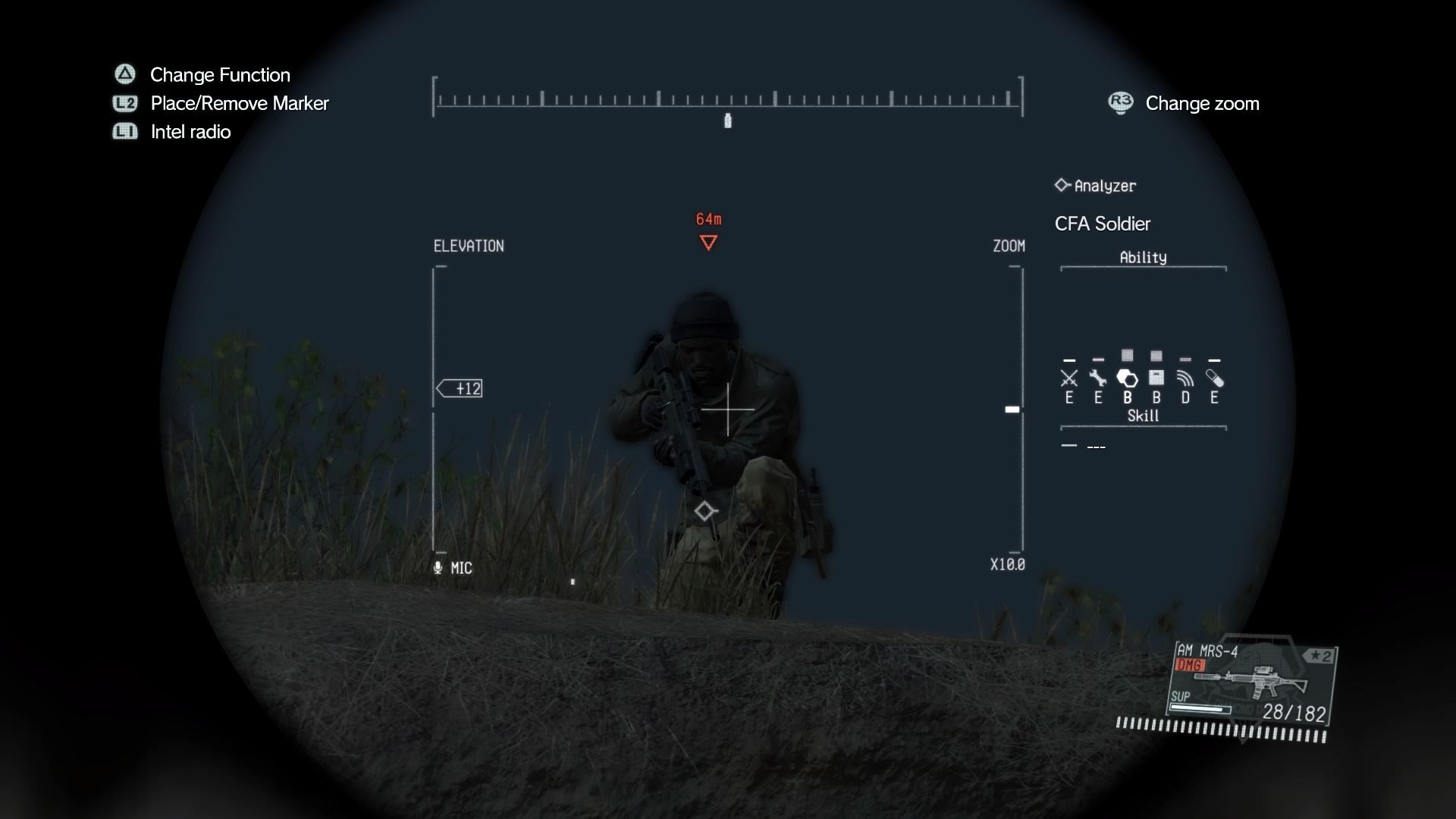This screenshot has height=819, width=1456.
Task: Toggle the red enemy marker above the soldier
Action: 708,241
